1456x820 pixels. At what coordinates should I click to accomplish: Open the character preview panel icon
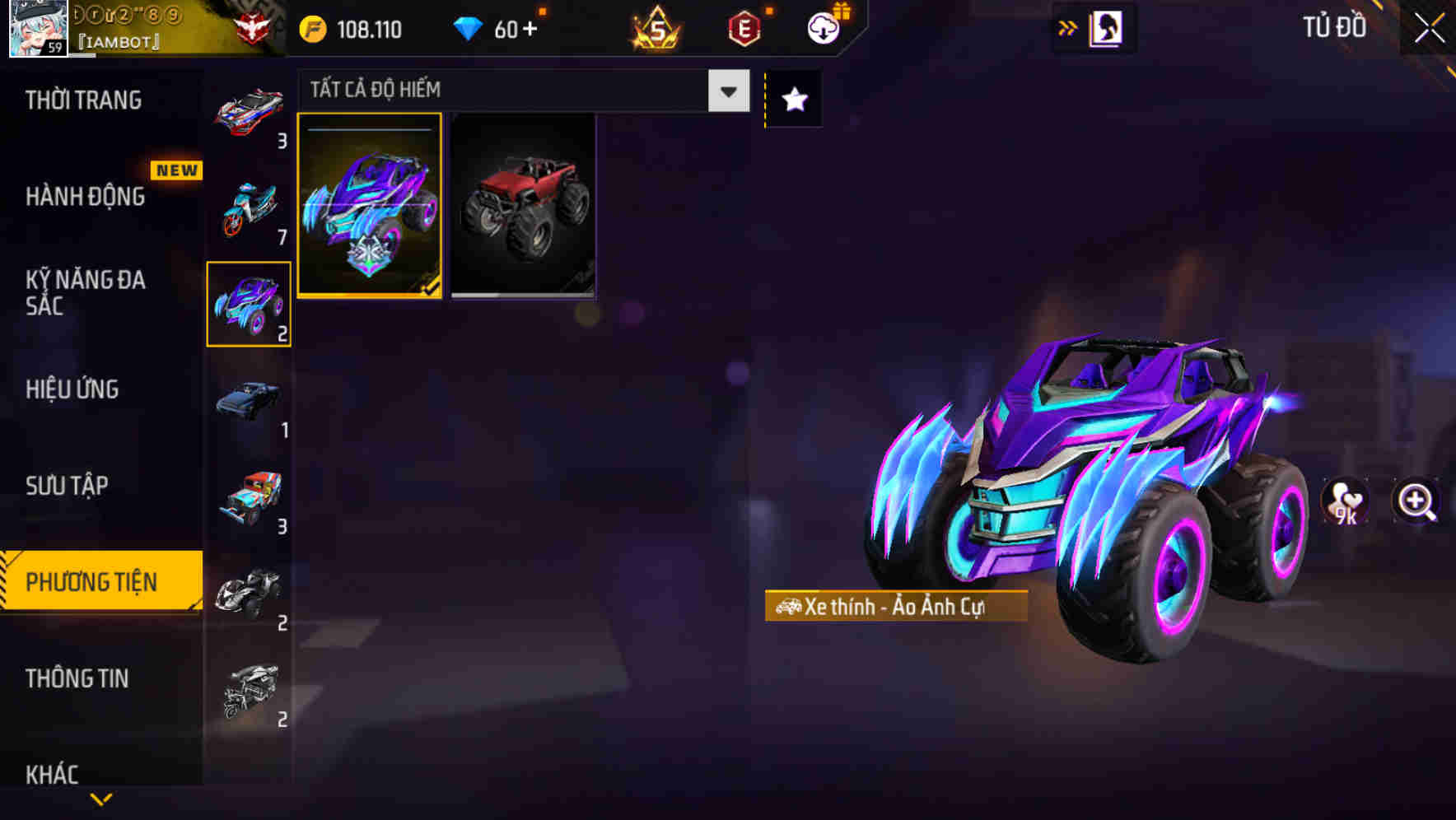[x=1108, y=27]
